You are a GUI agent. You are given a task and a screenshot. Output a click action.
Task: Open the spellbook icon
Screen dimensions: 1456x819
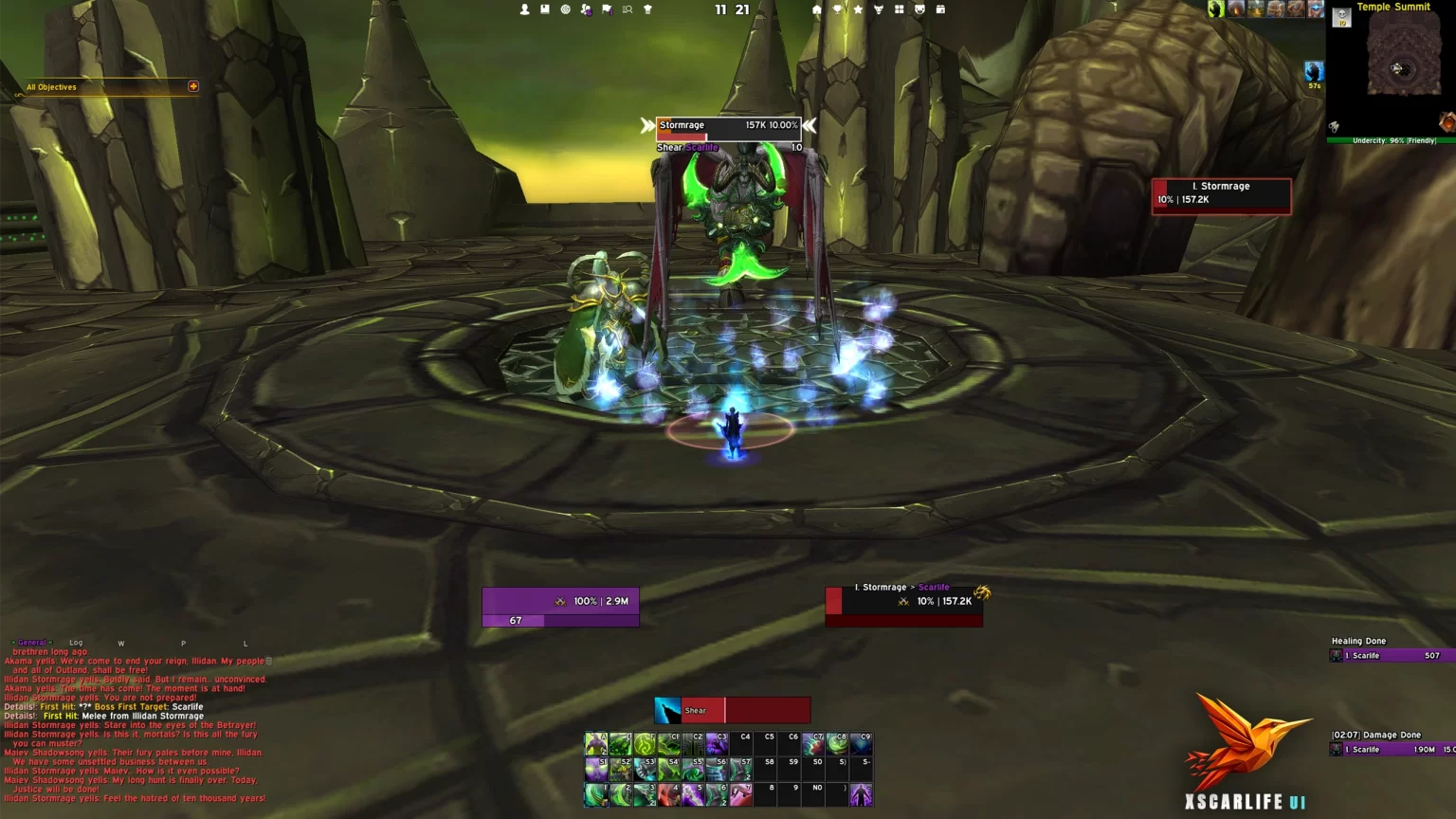click(545, 9)
